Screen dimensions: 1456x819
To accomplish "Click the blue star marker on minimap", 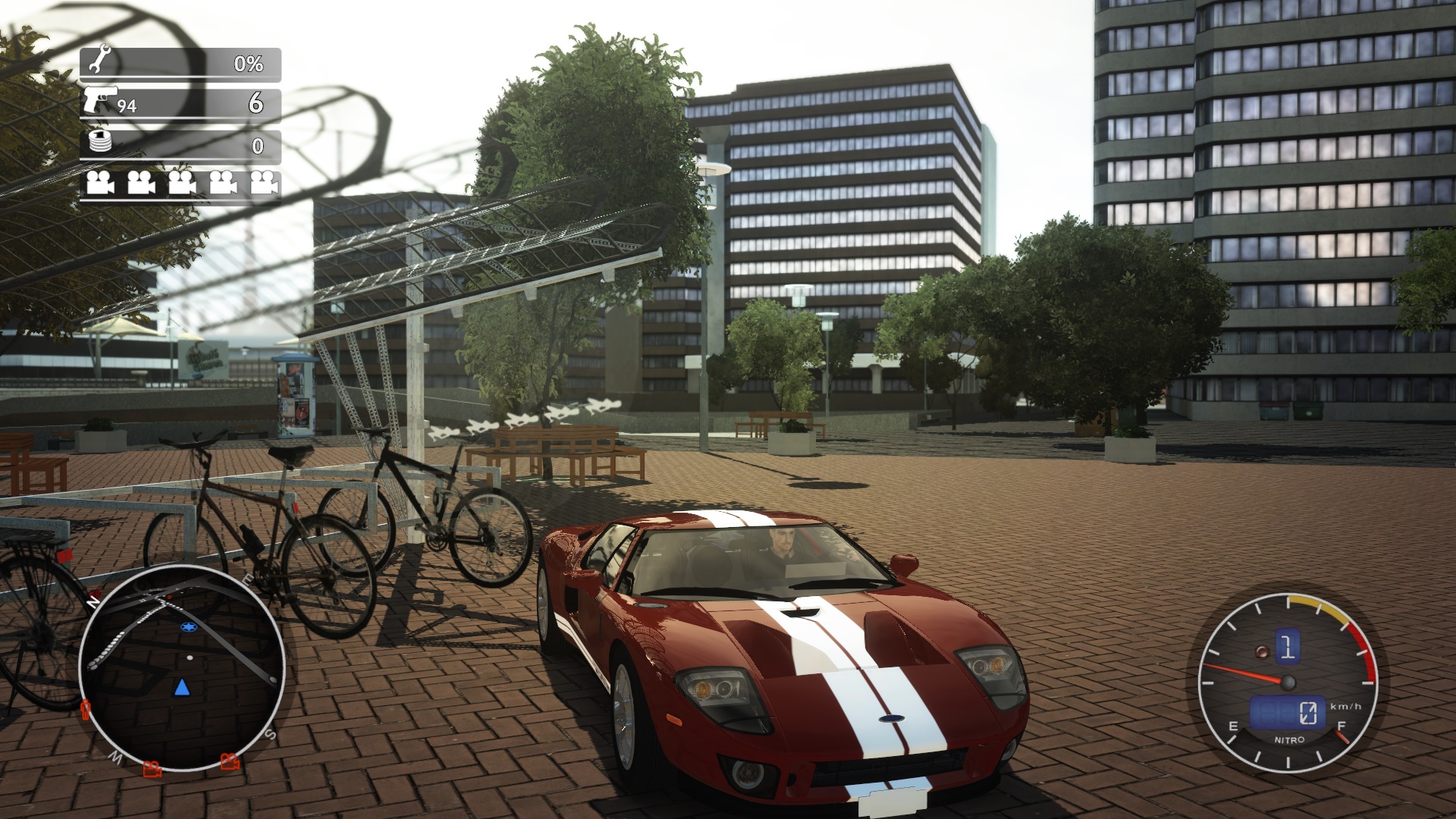I will pyautogui.click(x=187, y=627).
